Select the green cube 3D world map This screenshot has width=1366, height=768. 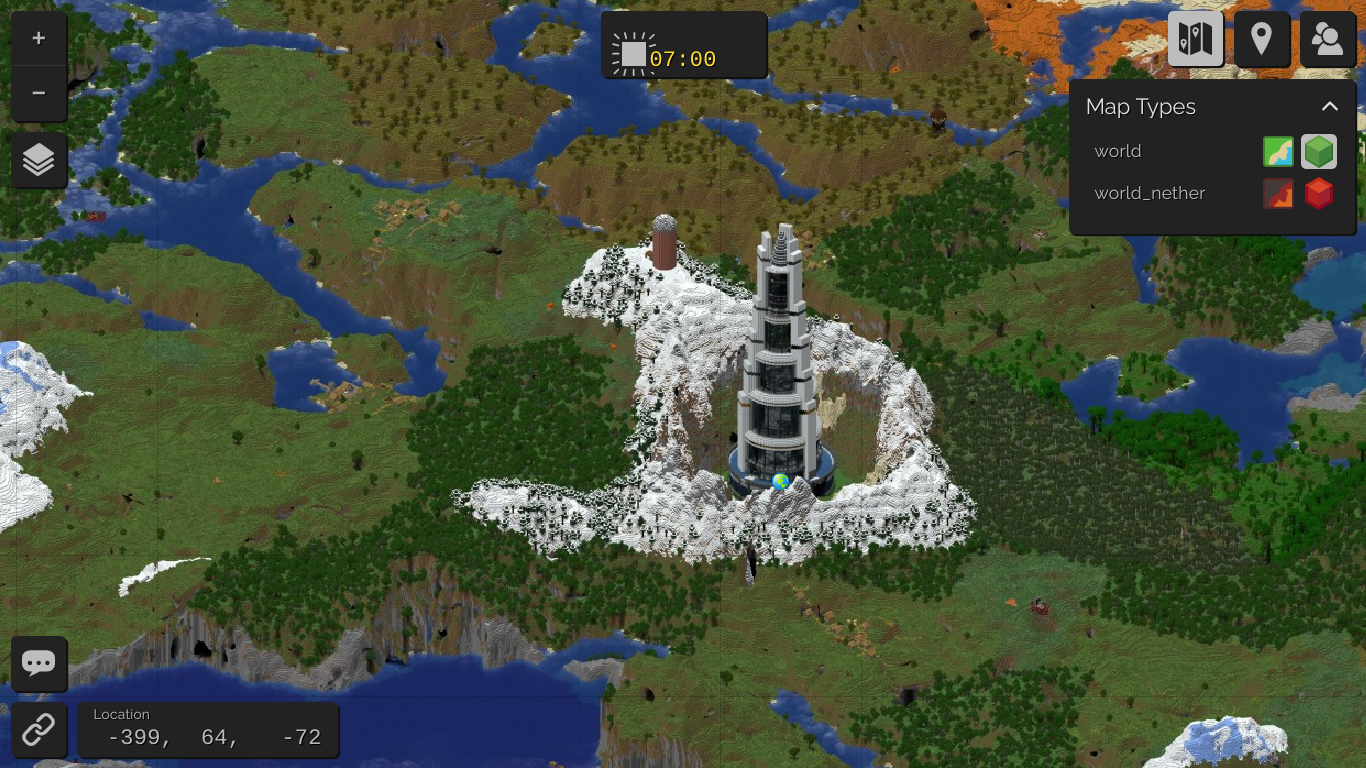[1319, 152]
